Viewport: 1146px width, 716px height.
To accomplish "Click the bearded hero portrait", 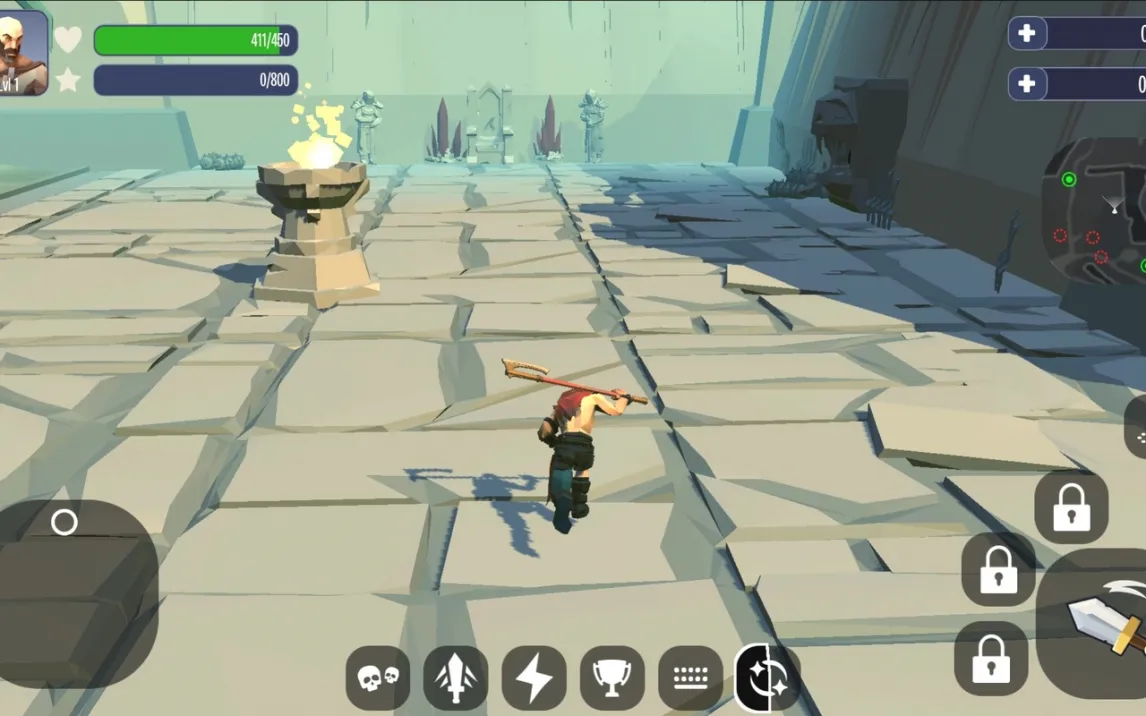I will (23, 53).
